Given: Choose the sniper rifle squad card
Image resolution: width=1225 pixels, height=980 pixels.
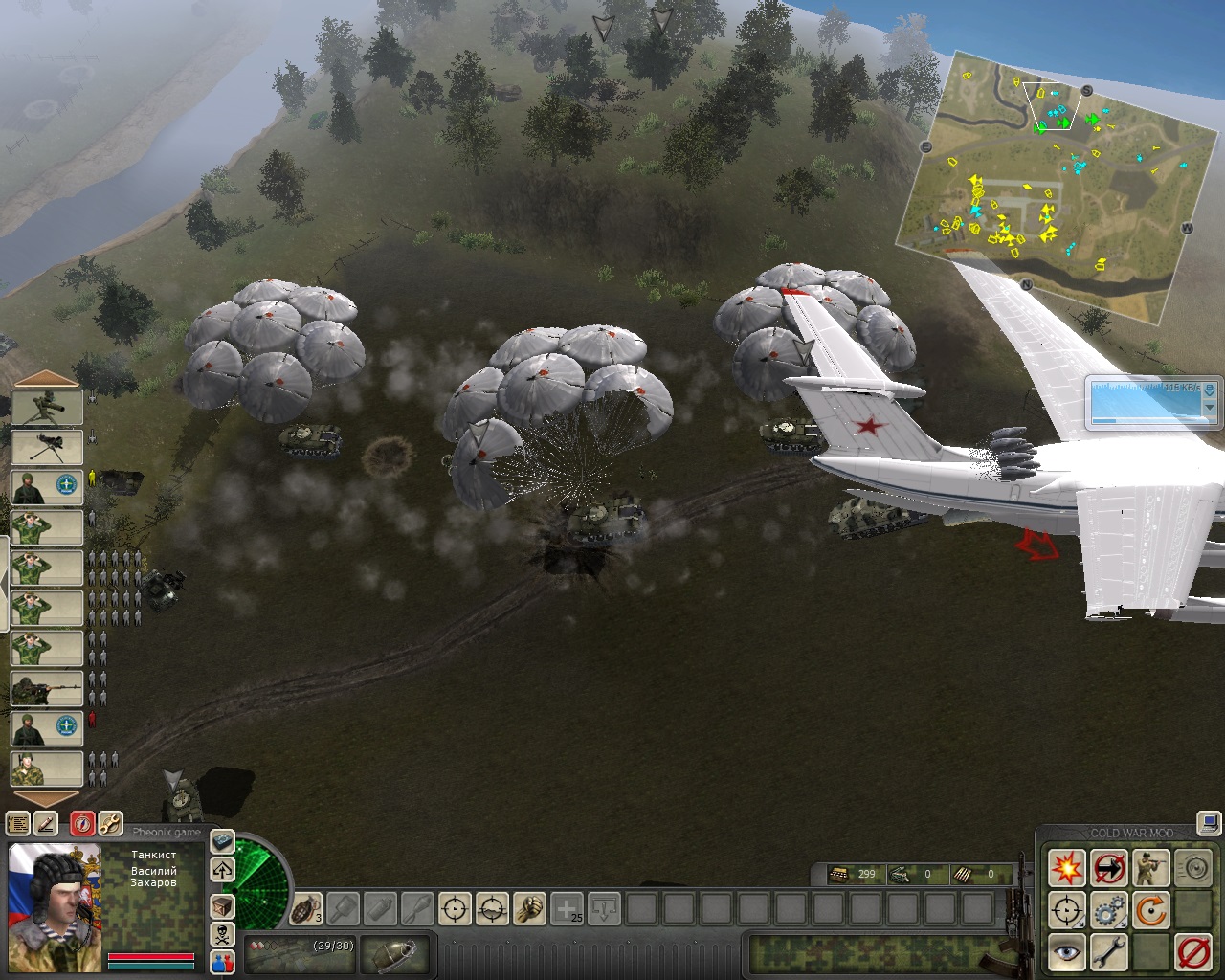Looking at the screenshot, I should point(47,688).
